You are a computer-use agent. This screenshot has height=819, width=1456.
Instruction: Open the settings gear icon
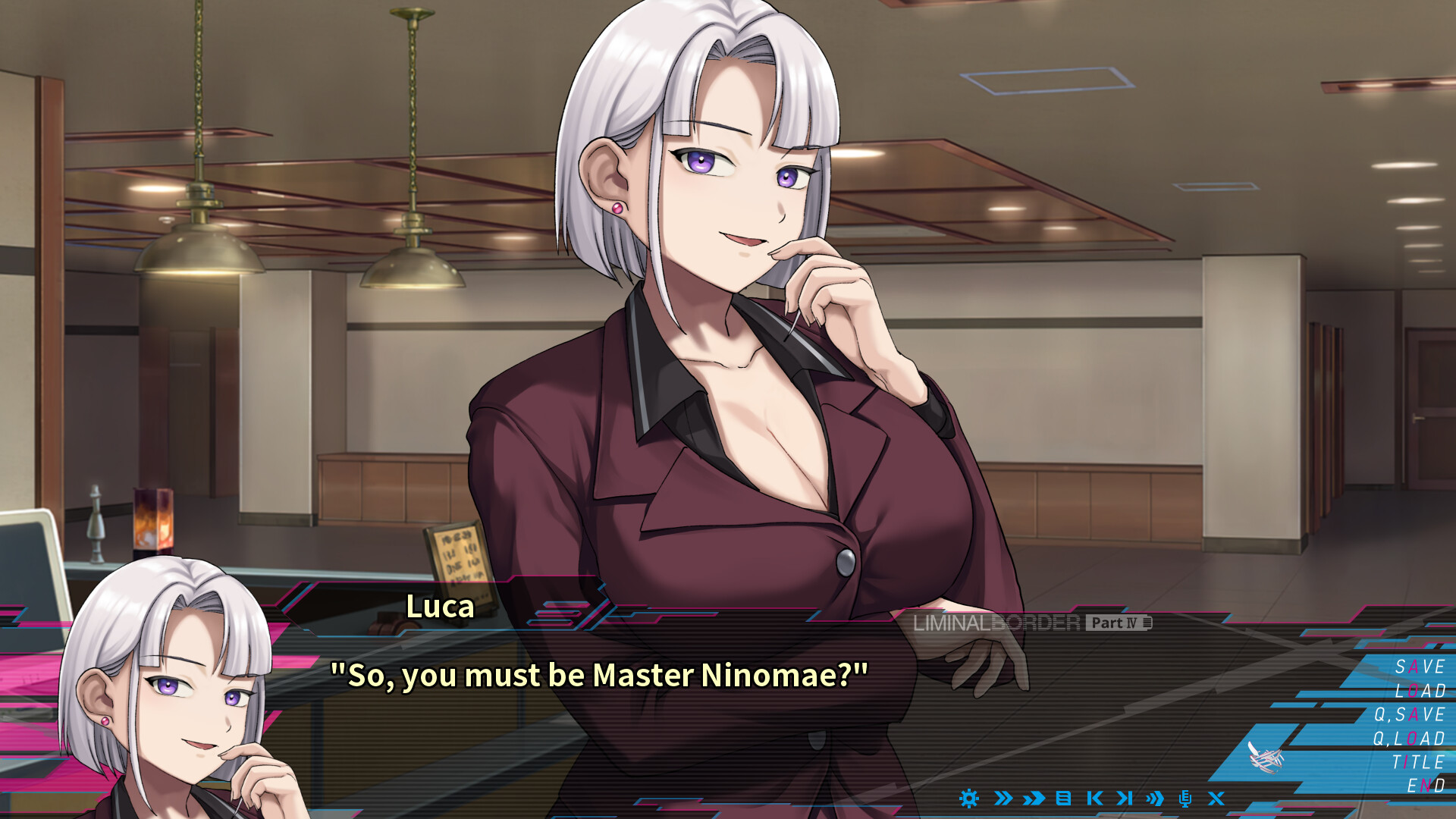click(969, 799)
